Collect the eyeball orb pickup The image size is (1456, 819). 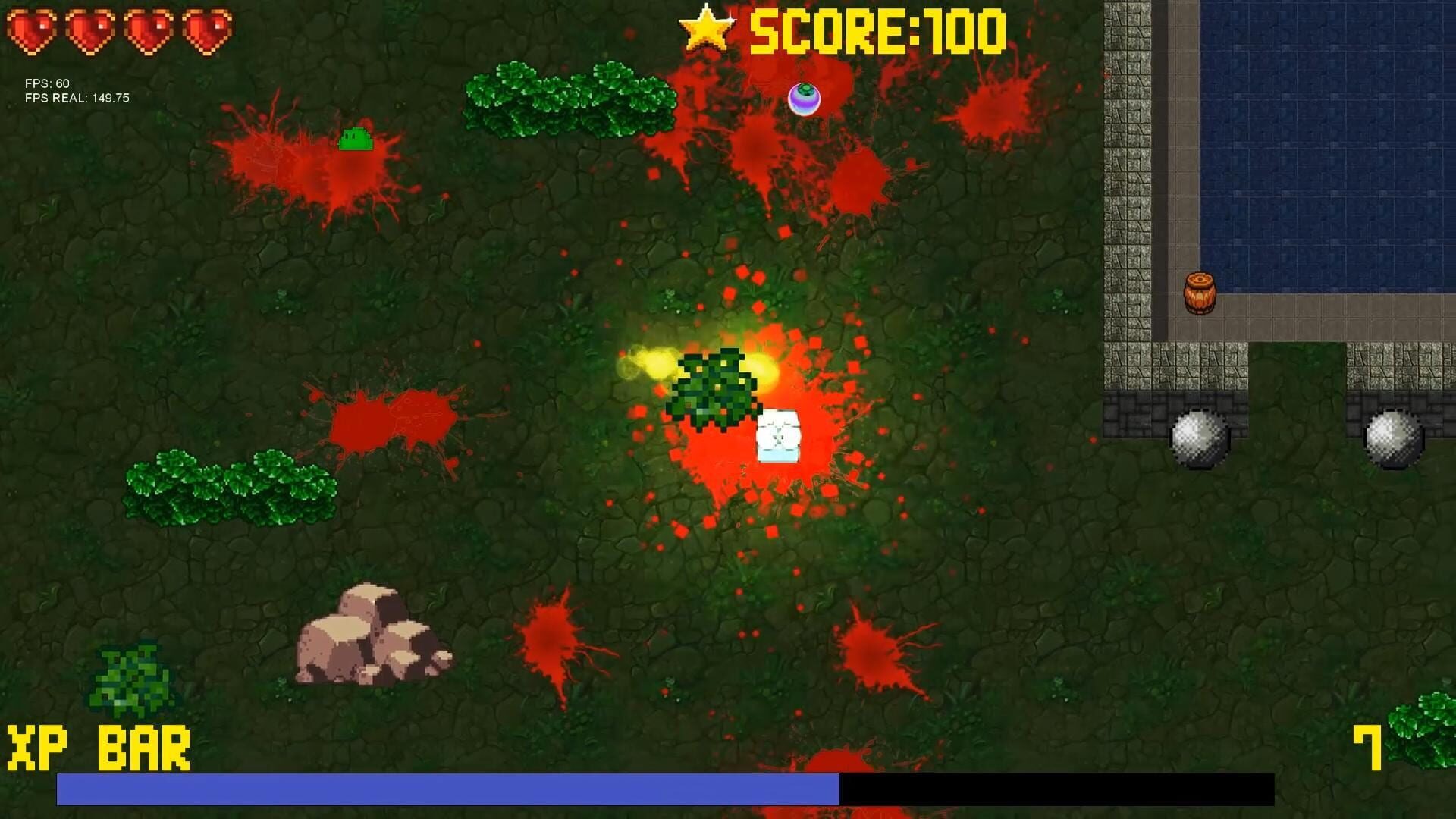[805, 99]
